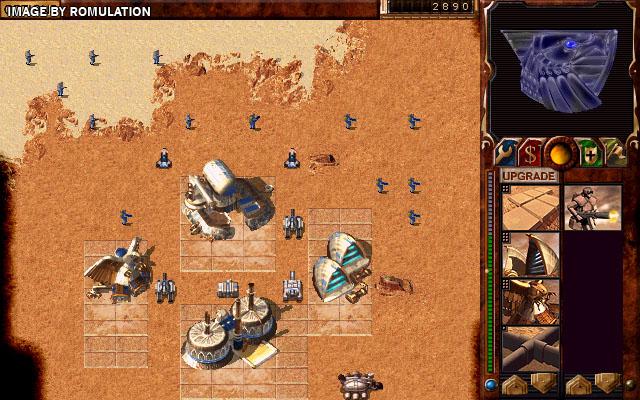Click the UPGRADE button
Viewport: 640px width, 400px height.
pos(529,176)
